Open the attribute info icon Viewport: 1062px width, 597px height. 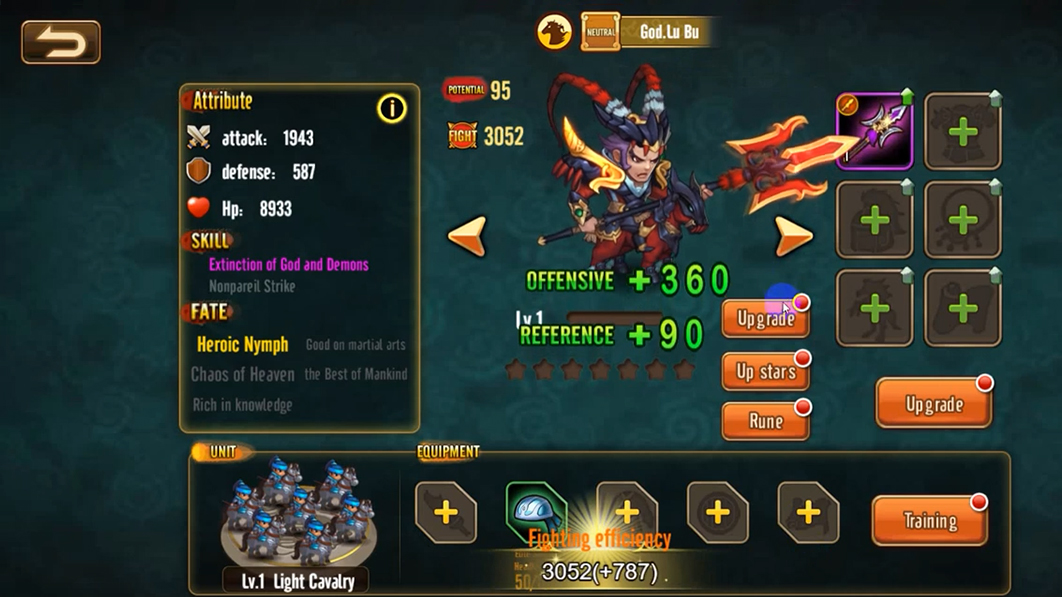[391, 109]
